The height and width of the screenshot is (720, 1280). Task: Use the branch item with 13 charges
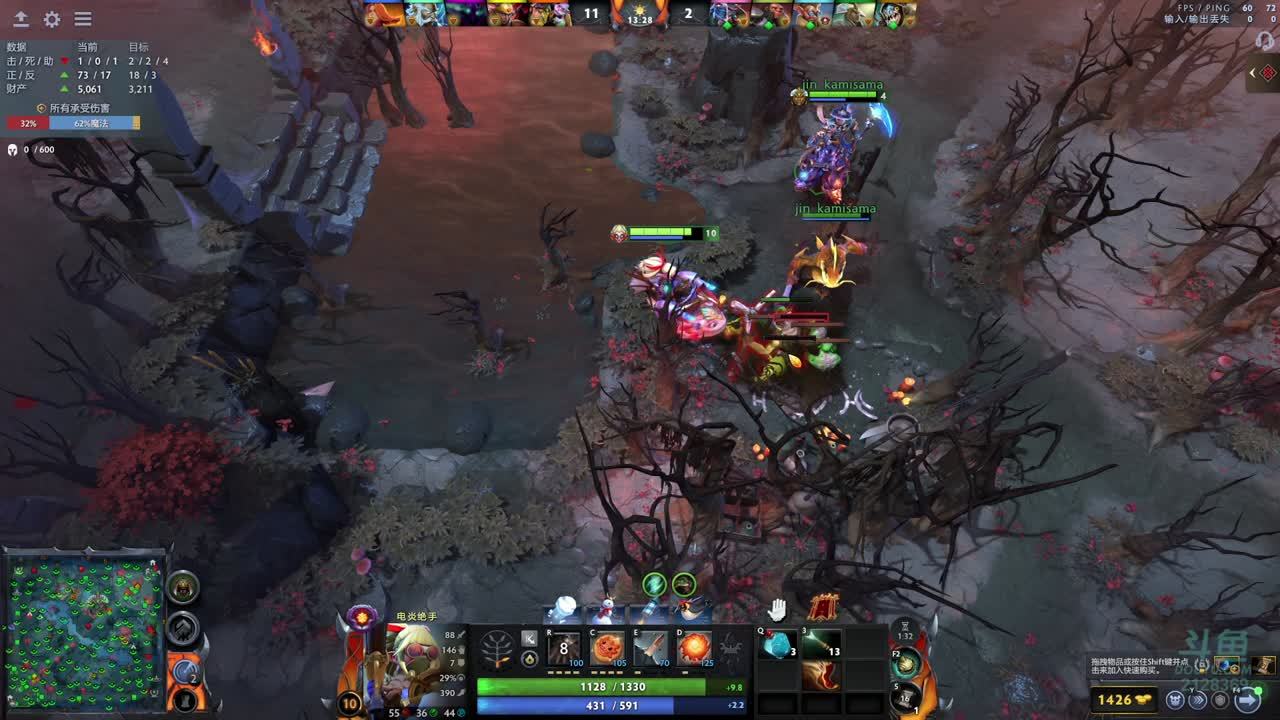[x=820, y=645]
